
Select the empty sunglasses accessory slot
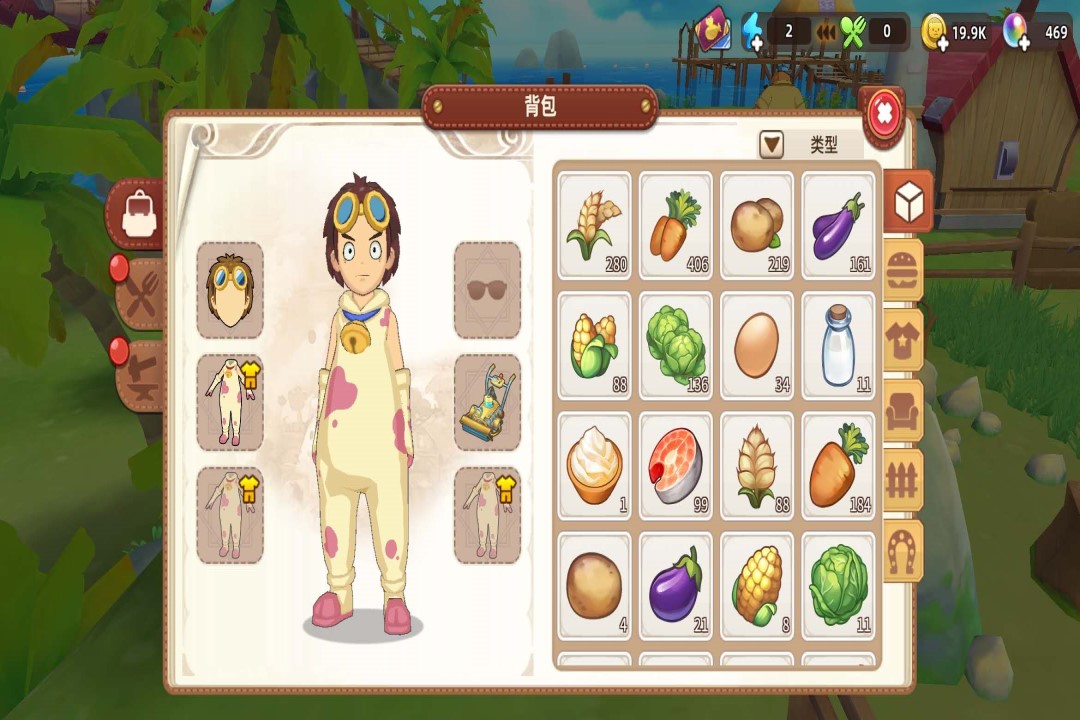[488, 290]
